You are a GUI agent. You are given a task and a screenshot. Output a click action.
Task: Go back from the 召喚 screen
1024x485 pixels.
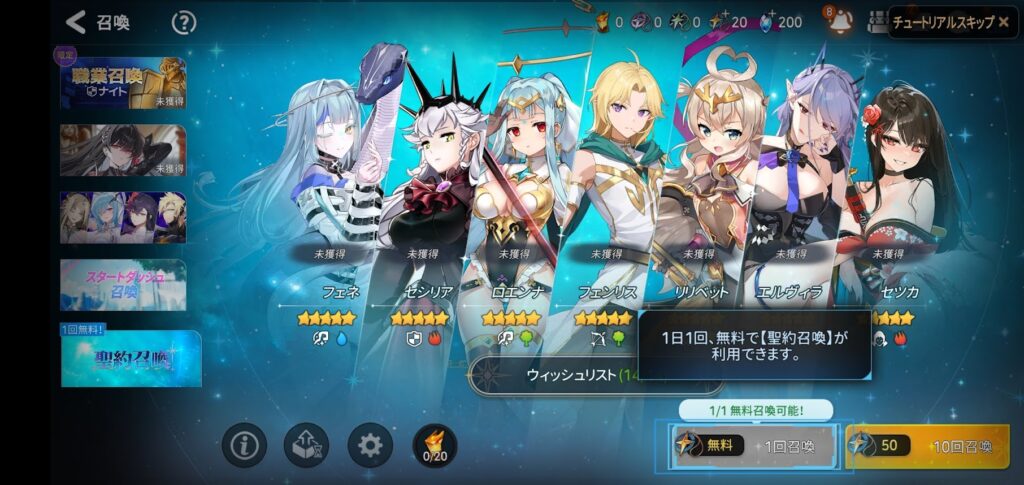click(76, 22)
